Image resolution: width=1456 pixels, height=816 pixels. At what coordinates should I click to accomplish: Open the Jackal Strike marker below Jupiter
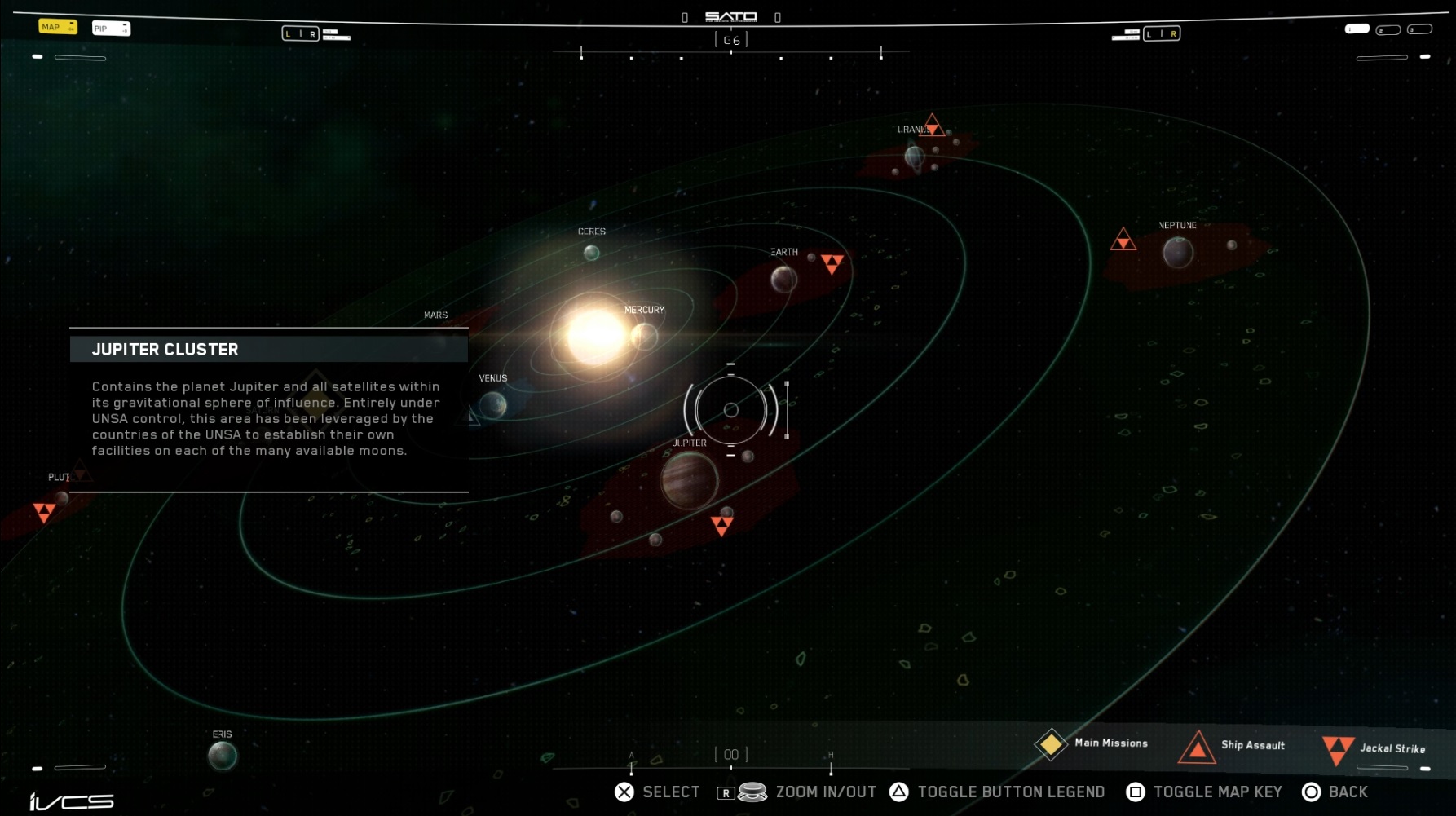point(721,525)
